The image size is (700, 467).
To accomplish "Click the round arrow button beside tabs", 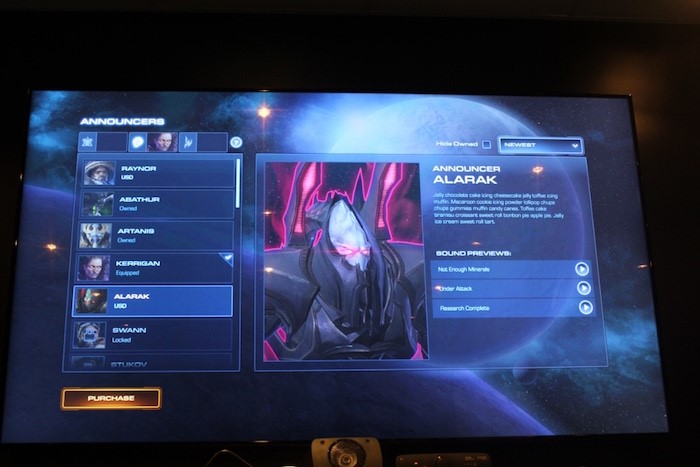I will (x=236, y=142).
